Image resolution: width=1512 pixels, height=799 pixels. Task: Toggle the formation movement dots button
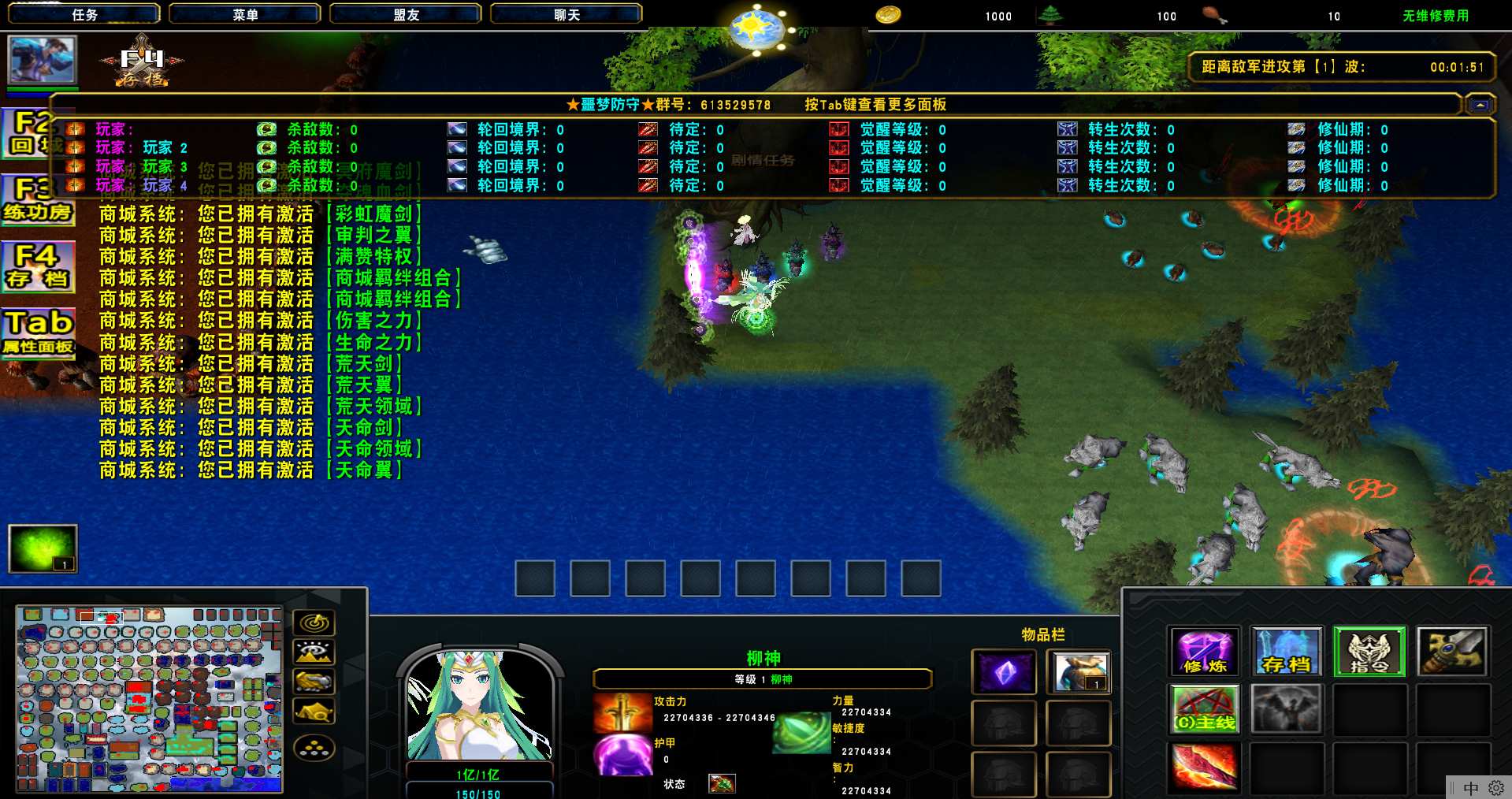pos(314,749)
